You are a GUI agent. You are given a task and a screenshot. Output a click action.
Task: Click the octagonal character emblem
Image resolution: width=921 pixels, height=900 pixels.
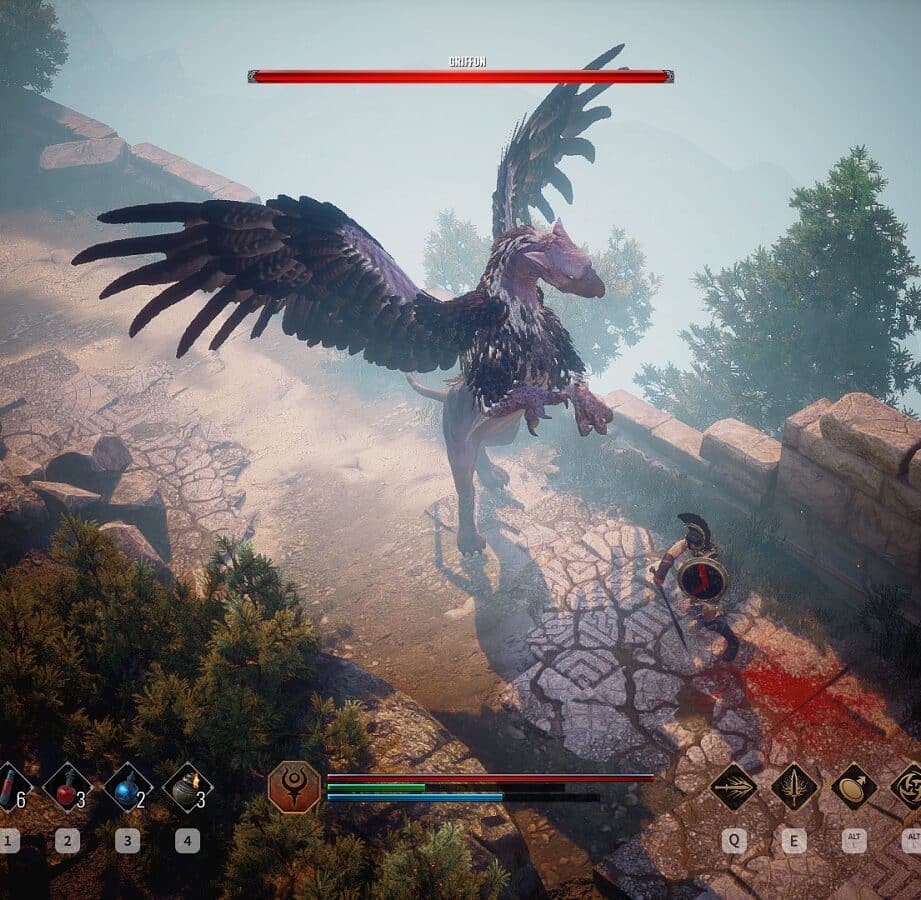pyautogui.click(x=294, y=787)
